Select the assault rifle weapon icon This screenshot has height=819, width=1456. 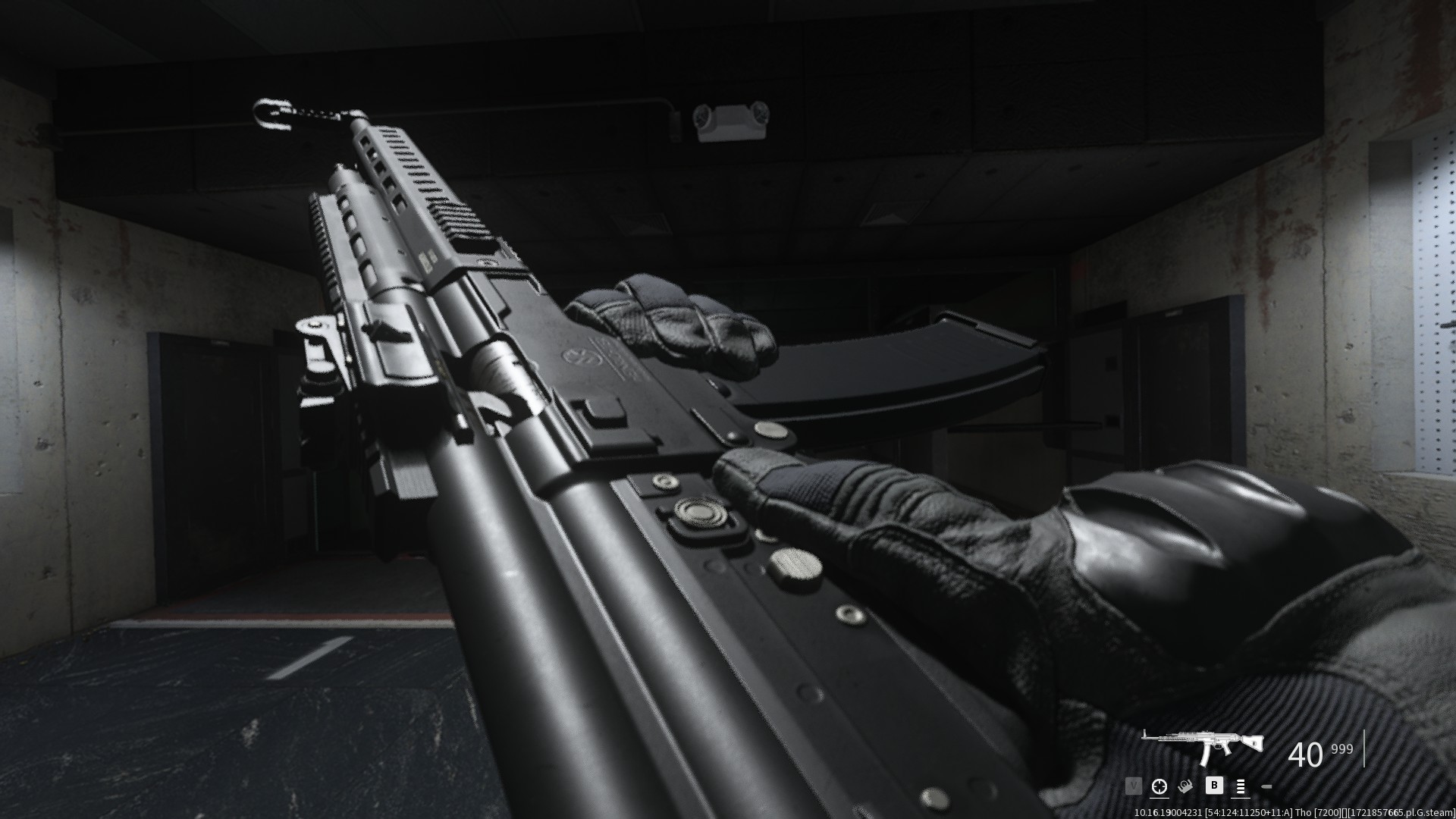coord(1203,749)
